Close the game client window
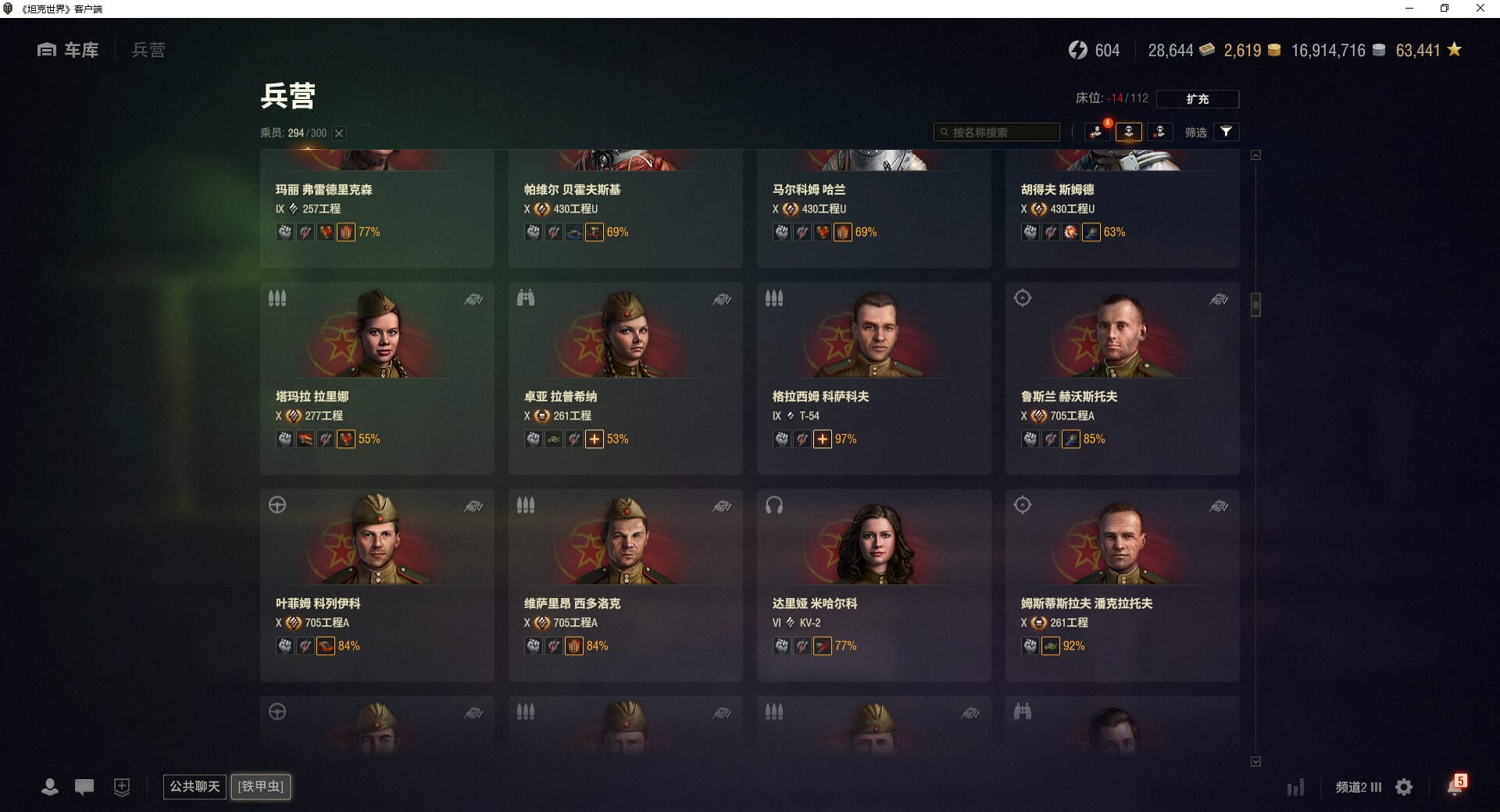1500x812 pixels. point(1480,9)
